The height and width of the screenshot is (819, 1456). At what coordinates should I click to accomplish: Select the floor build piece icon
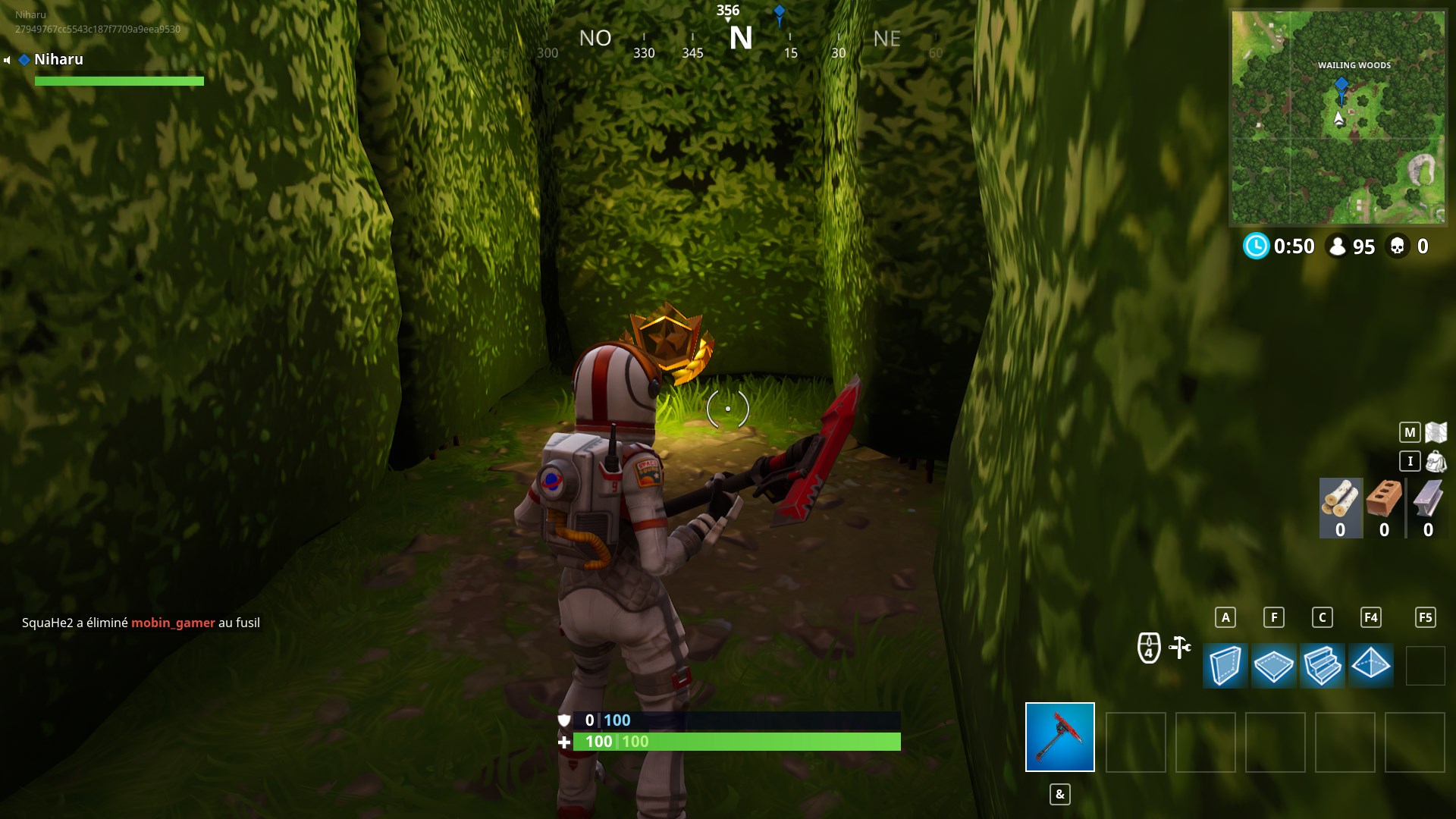tap(1275, 666)
